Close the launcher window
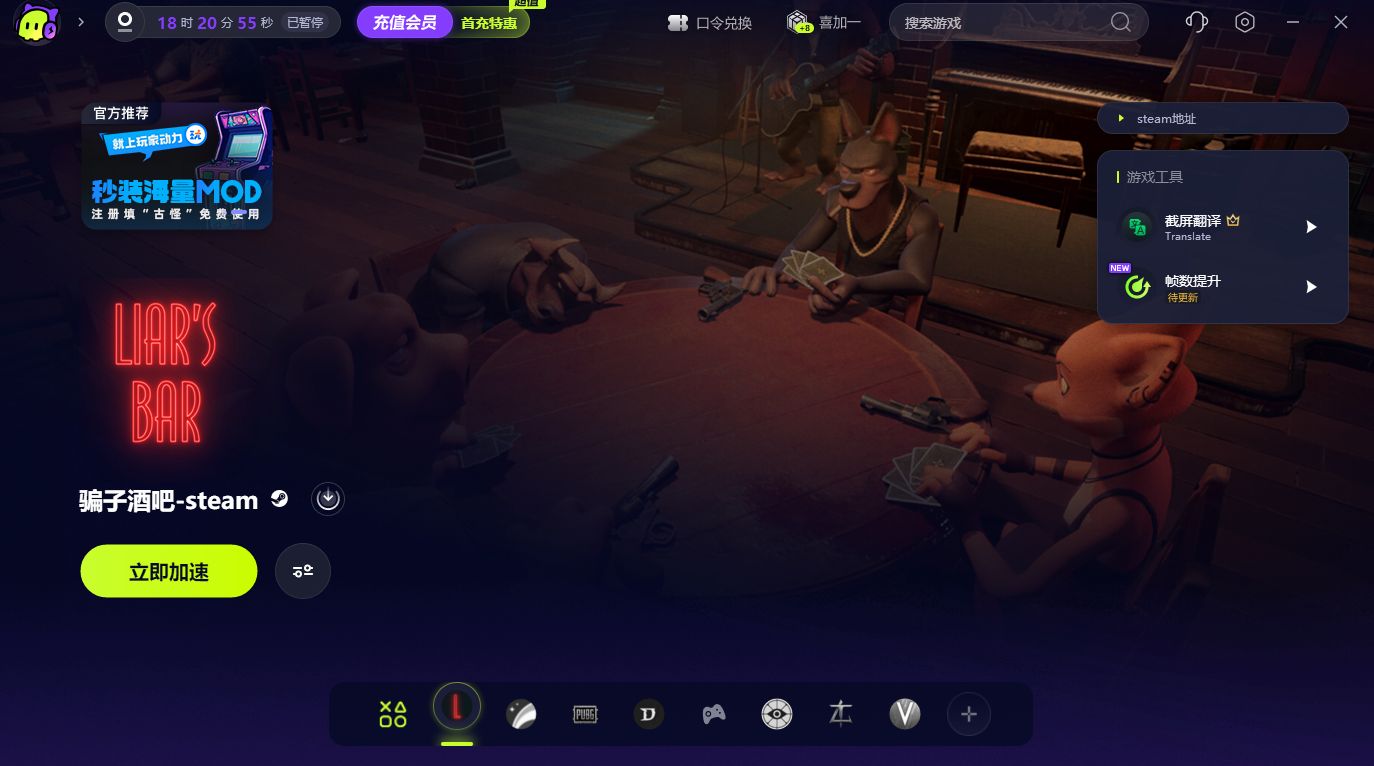 tap(1341, 22)
